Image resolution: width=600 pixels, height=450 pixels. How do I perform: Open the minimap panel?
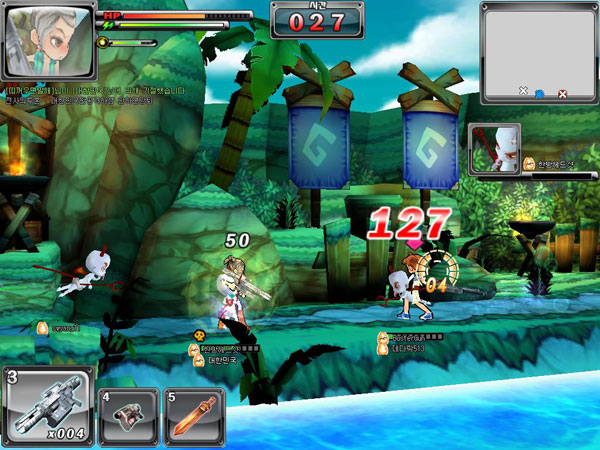point(538,53)
